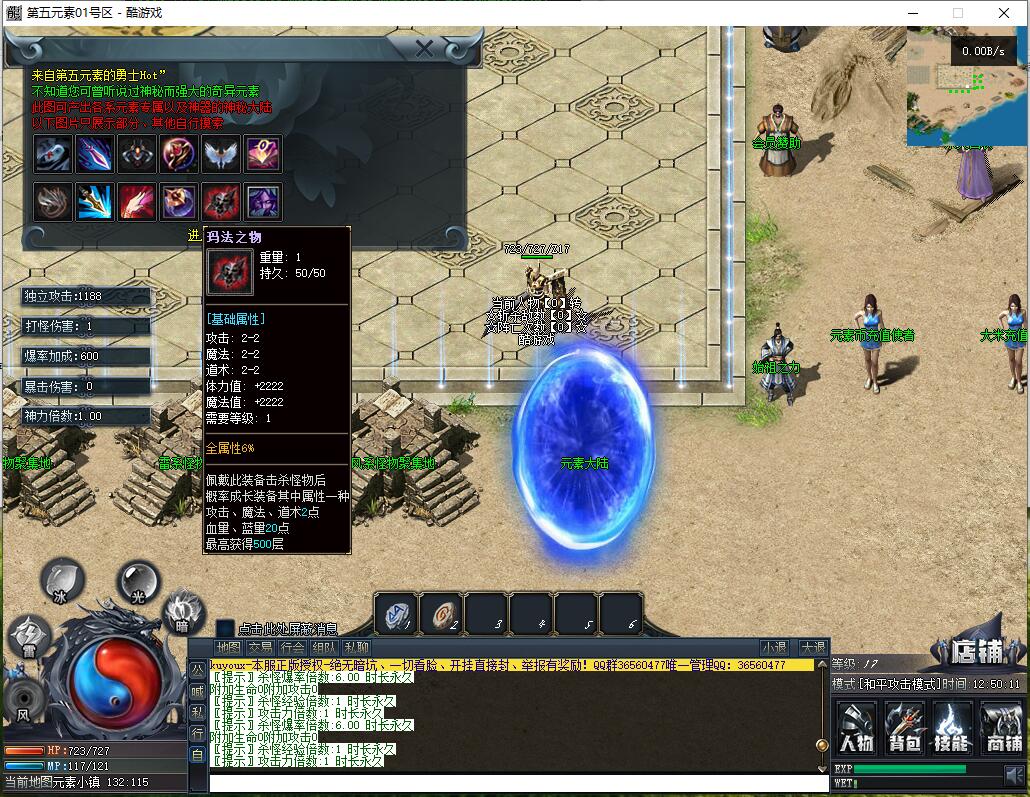Switch to the 交易 trade tab
Image resolution: width=1030 pixels, height=797 pixels.
pos(260,648)
